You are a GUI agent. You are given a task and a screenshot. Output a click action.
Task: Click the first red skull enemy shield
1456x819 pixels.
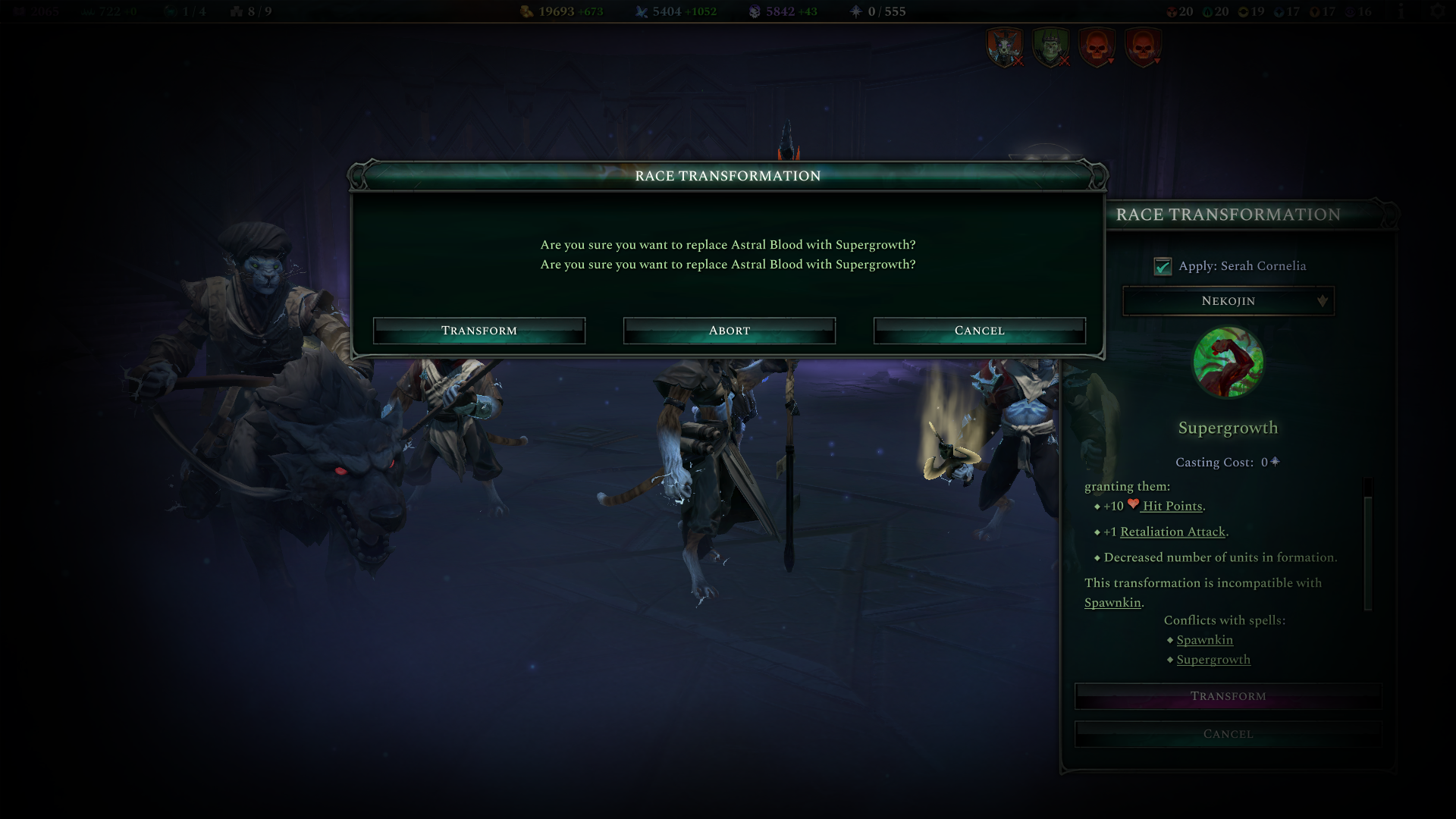tap(1098, 45)
